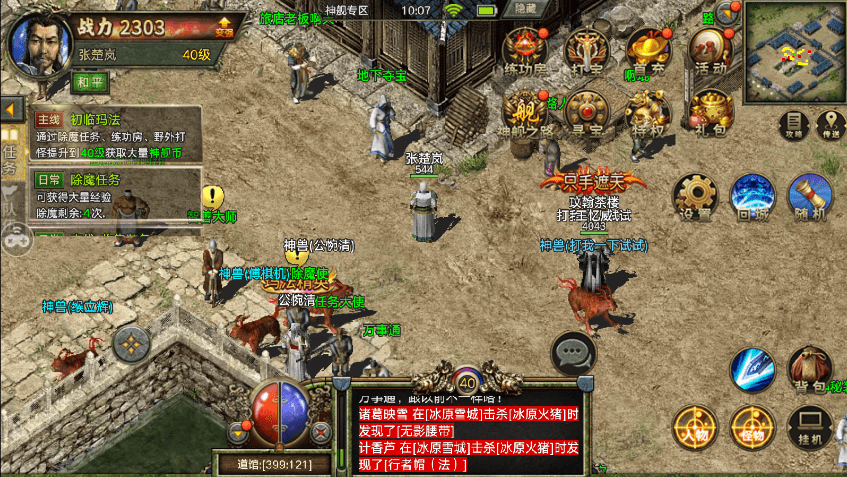Open the 寻宝 treasure search icon
847x477 pixels.
pyautogui.click(x=587, y=110)
